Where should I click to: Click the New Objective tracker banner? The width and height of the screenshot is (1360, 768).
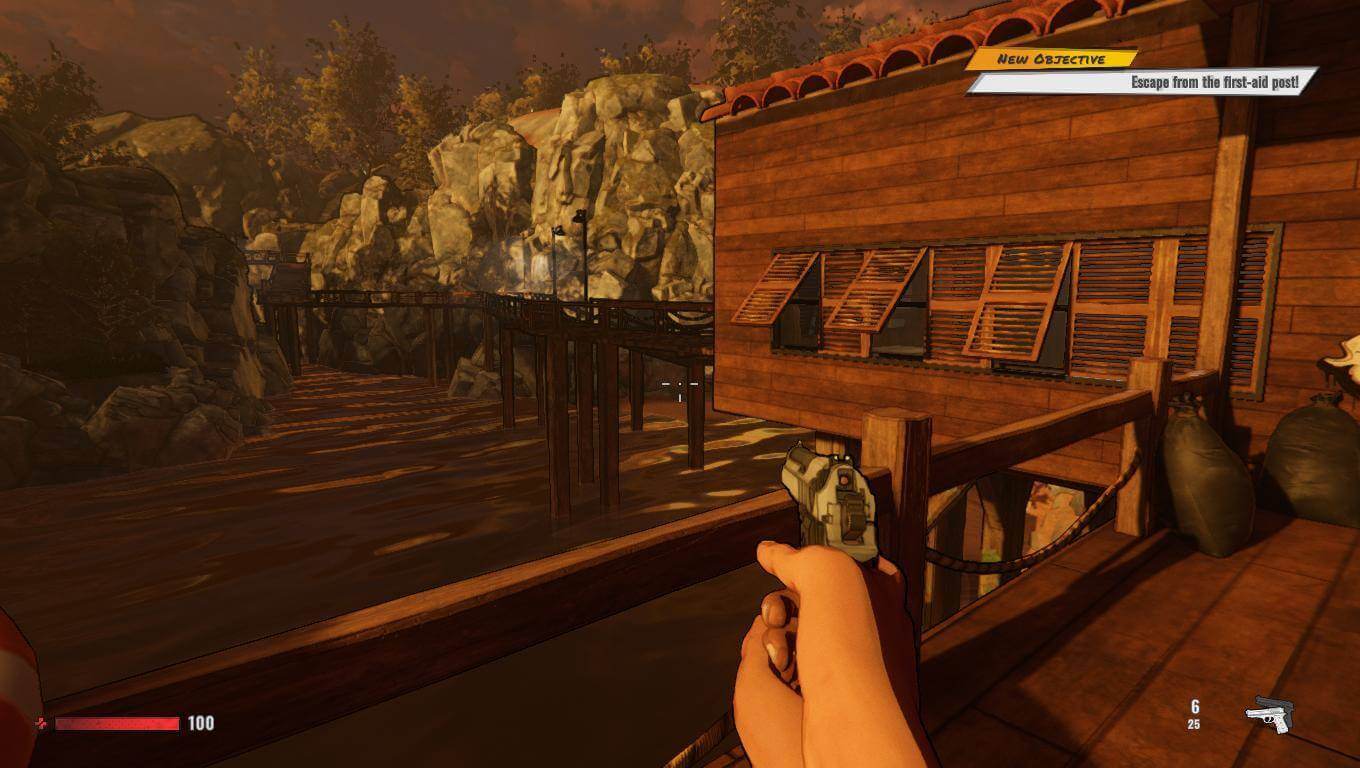pos(1050,59)
